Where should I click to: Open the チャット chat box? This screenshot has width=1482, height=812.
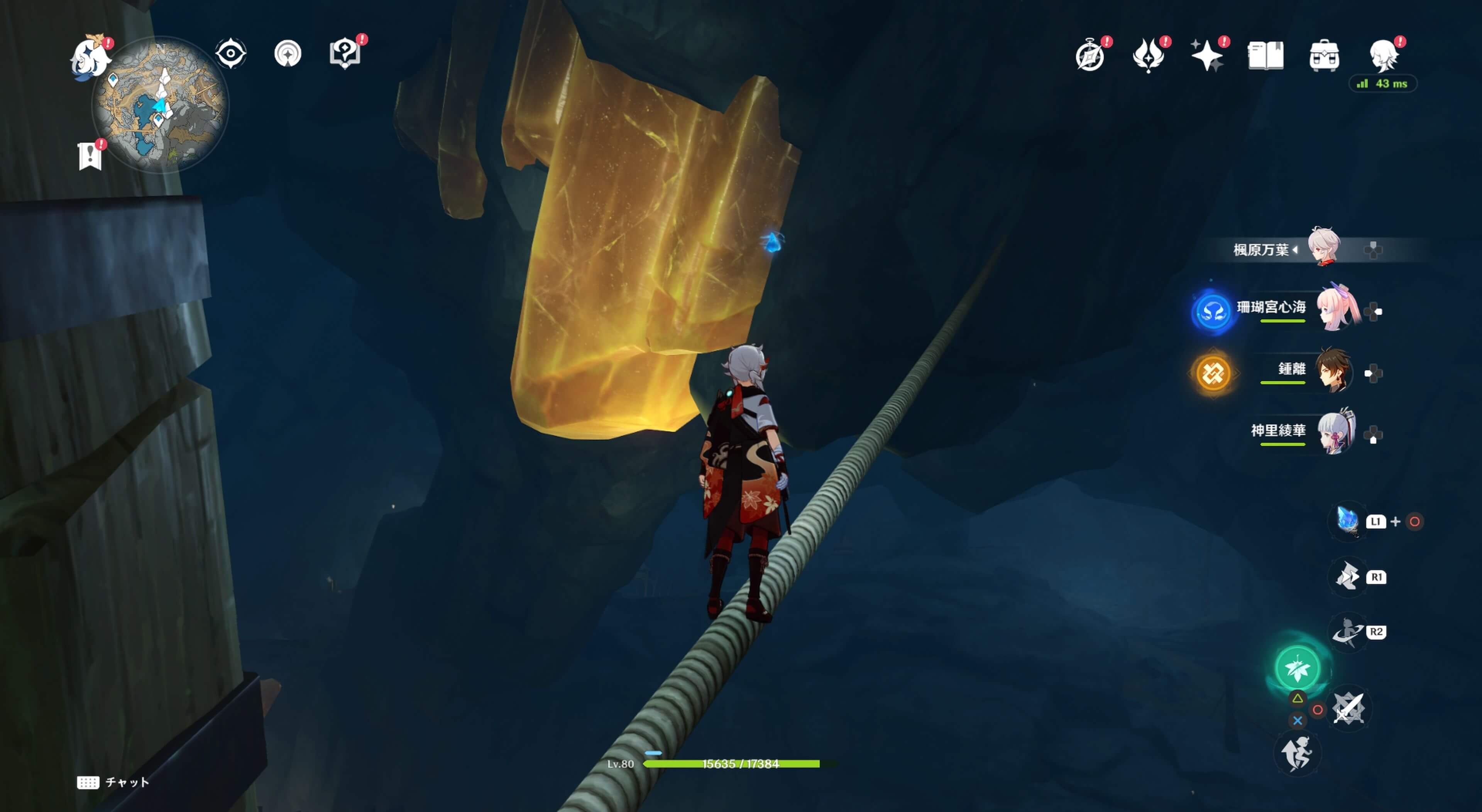pyautogui.click(x=113, y=782)
